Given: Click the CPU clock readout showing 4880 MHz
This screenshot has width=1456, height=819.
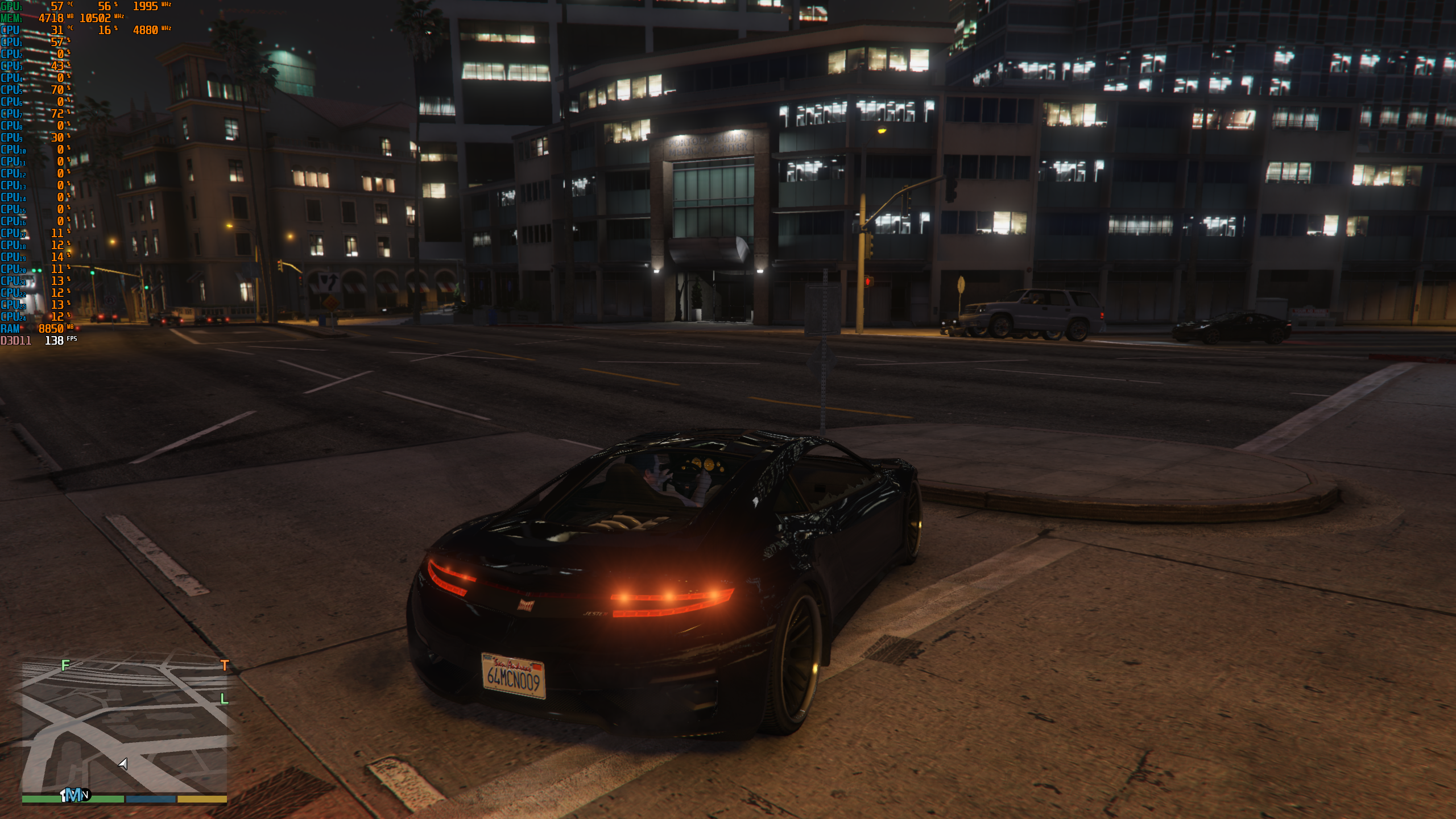Looking at the screenshot, I should click(x=144, y=30).
